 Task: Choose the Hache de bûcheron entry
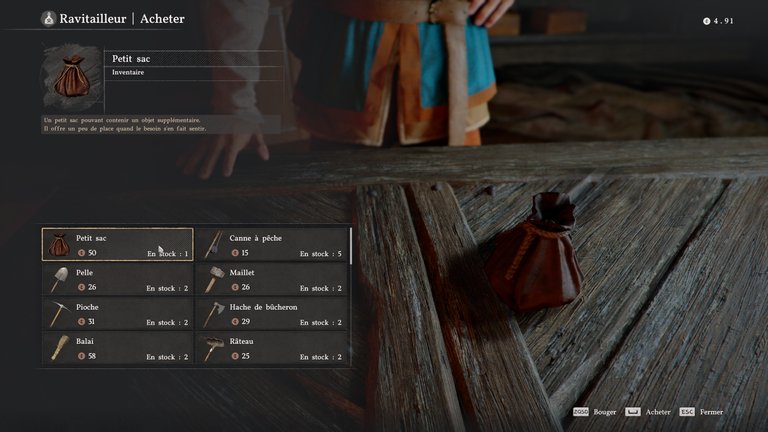point(272,314)
